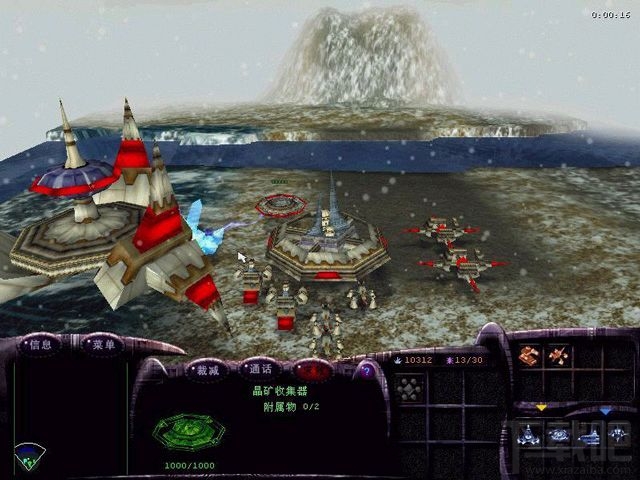Screen dimensions: 640x480
Task: Choose the fourth silver ship icon
Action: click(619, 435)
